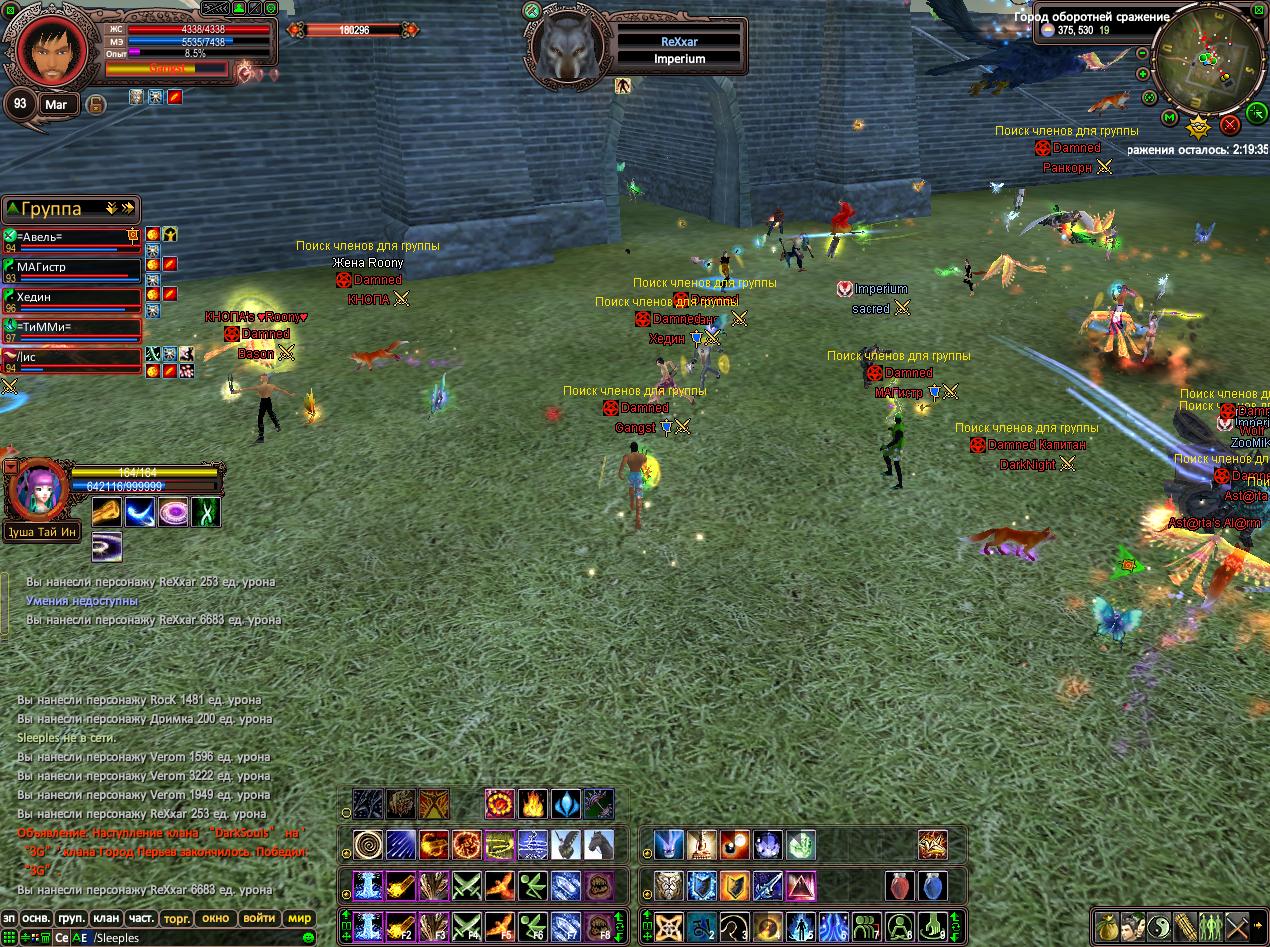1270x947 pixels.
Task: Click the ReXxar target wolf portrait
Action: [571, 46]
